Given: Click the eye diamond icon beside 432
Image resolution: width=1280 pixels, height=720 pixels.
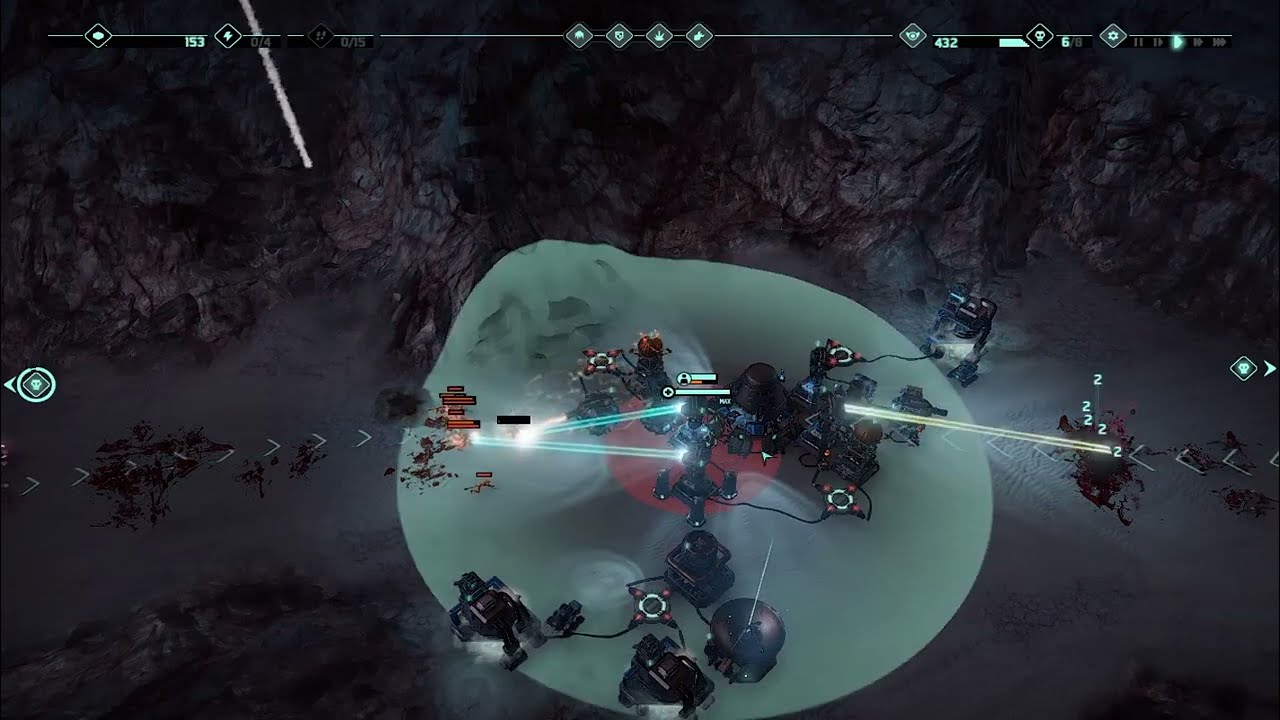Looking at the screenshot, I should coord(912,37).
